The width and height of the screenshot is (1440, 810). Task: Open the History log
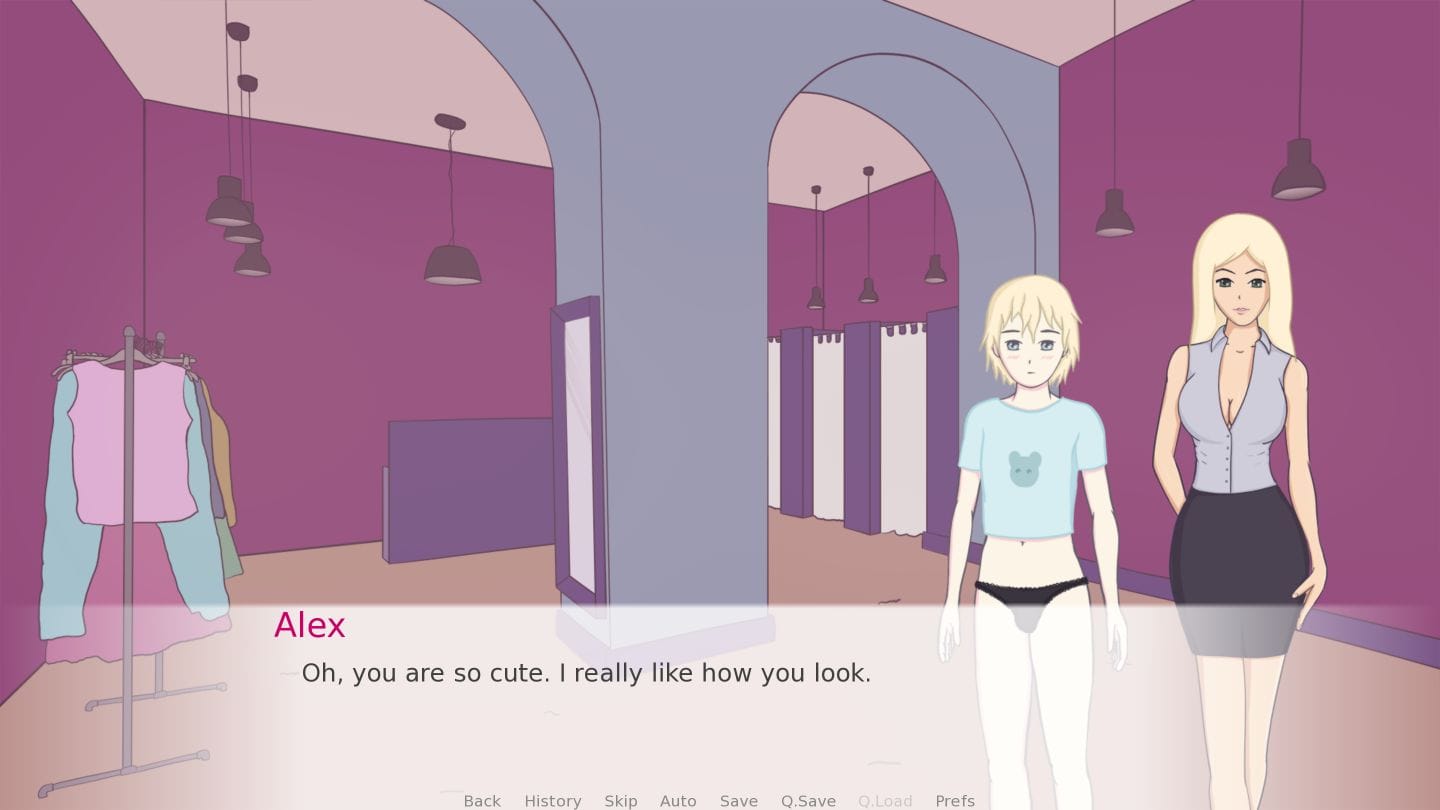tap(552, 800)
